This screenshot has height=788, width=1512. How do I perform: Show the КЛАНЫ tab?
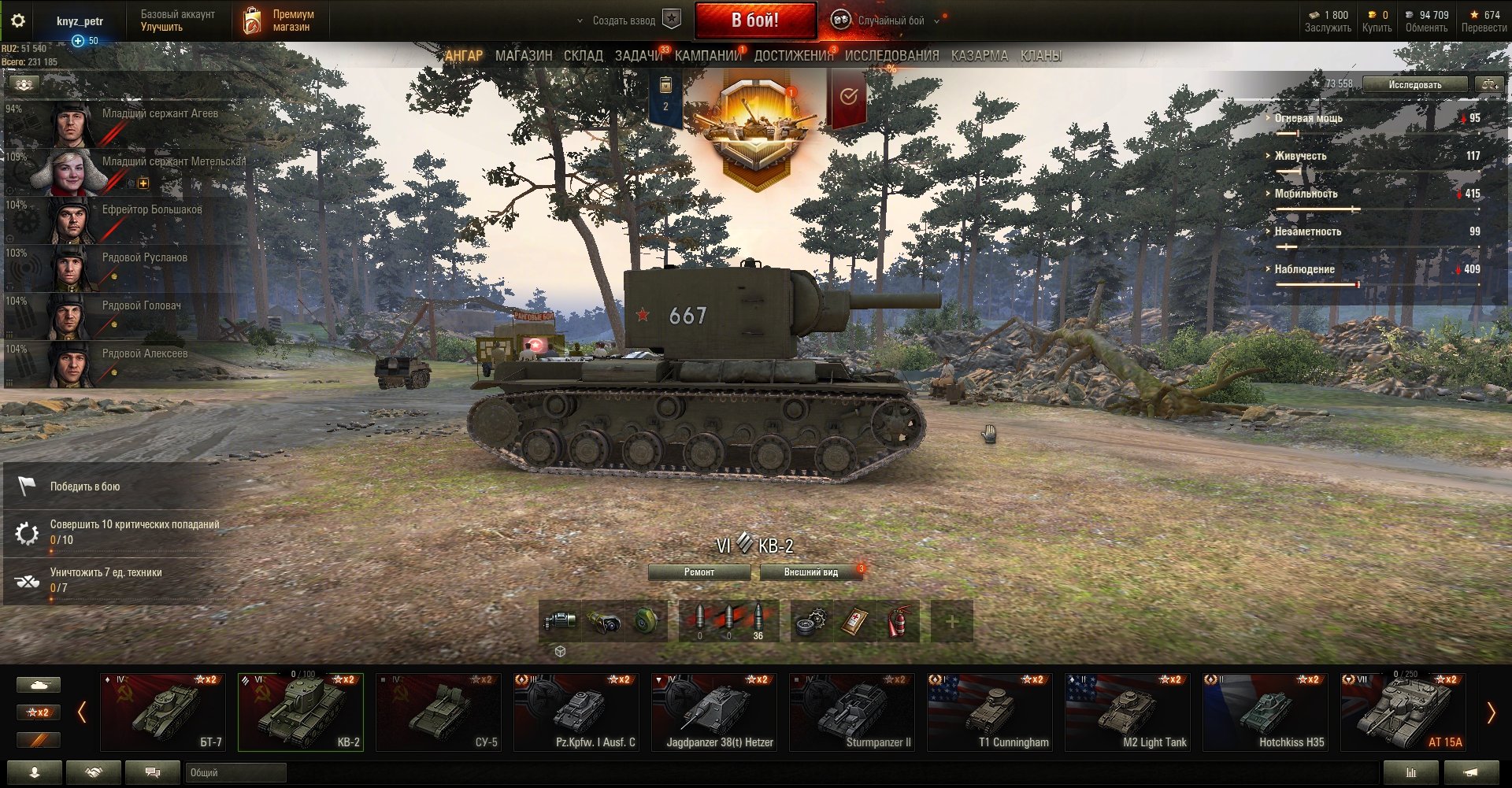(x=1040, y=56)
